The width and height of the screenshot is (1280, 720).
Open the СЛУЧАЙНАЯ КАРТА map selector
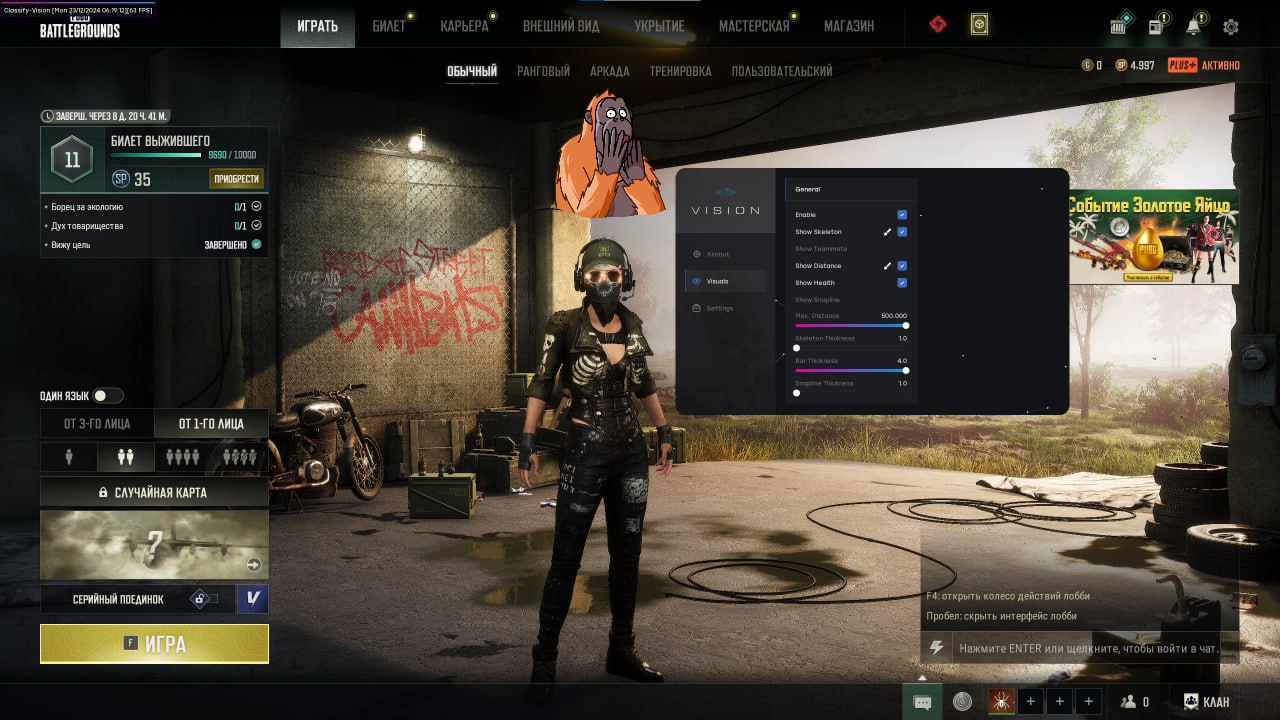pyautogui.click(x=153, y=491)
